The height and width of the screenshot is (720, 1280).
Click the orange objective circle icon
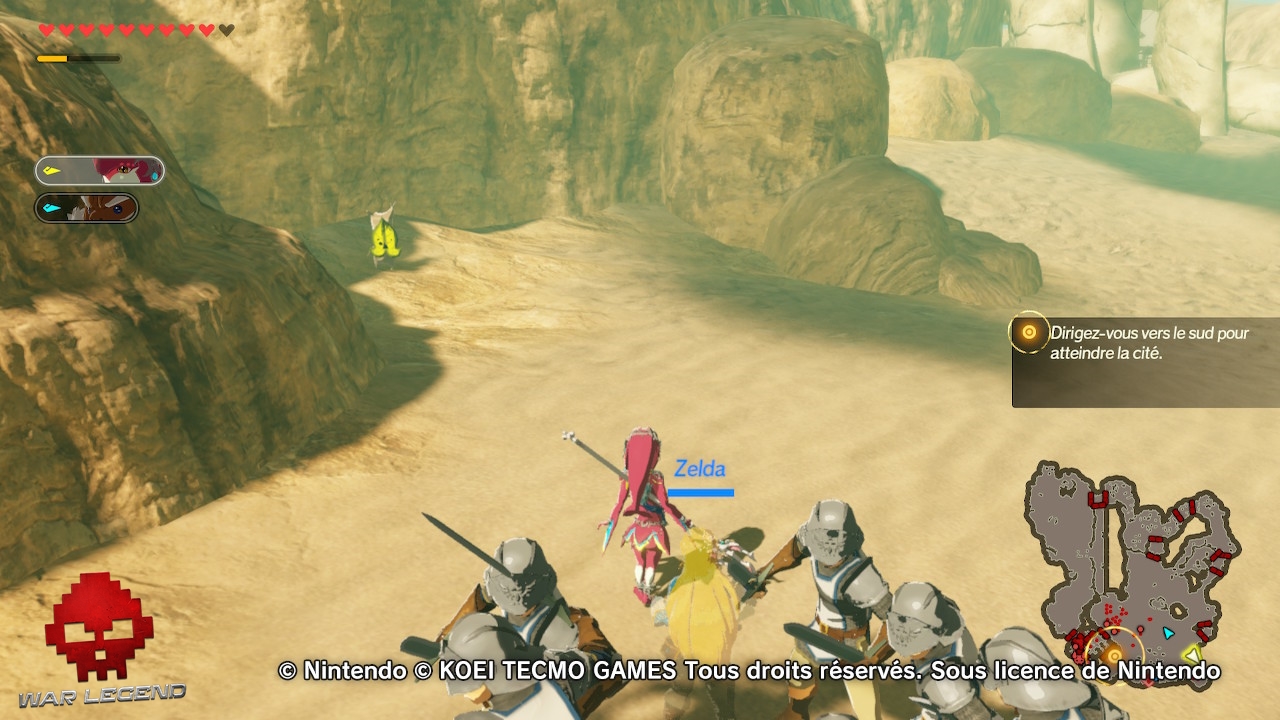pos(1028,331)
